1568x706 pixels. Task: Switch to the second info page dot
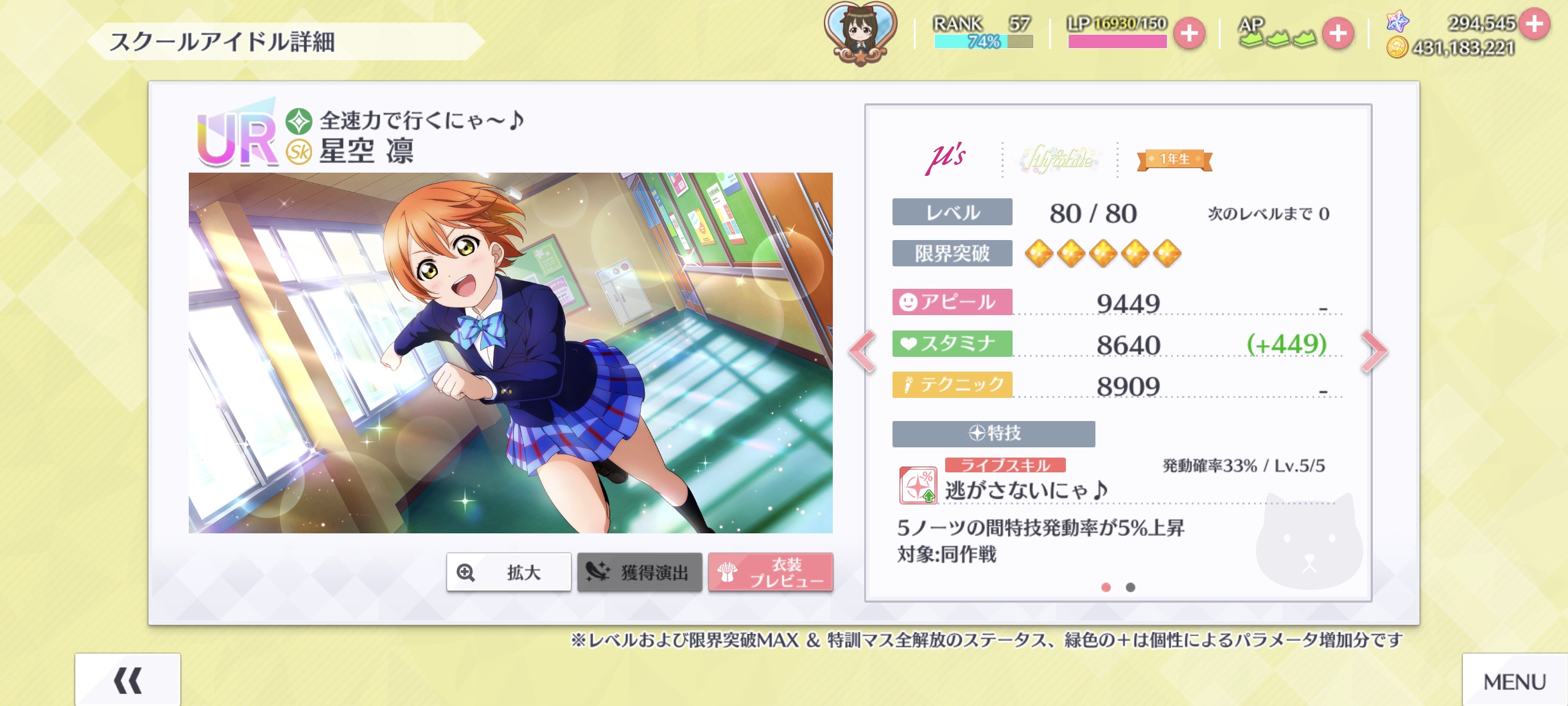pyautogui.click(x=1131, y=587)
